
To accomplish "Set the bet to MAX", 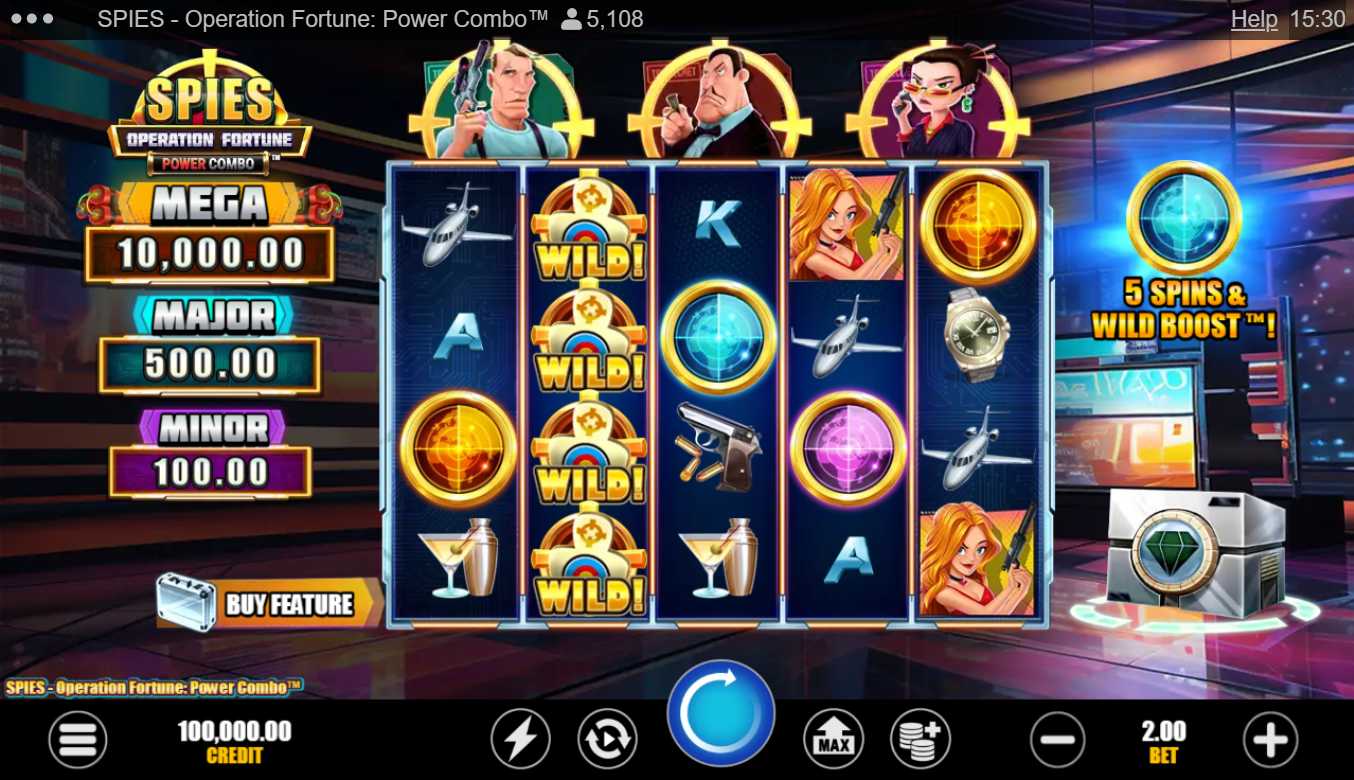I will coord(833,741).
